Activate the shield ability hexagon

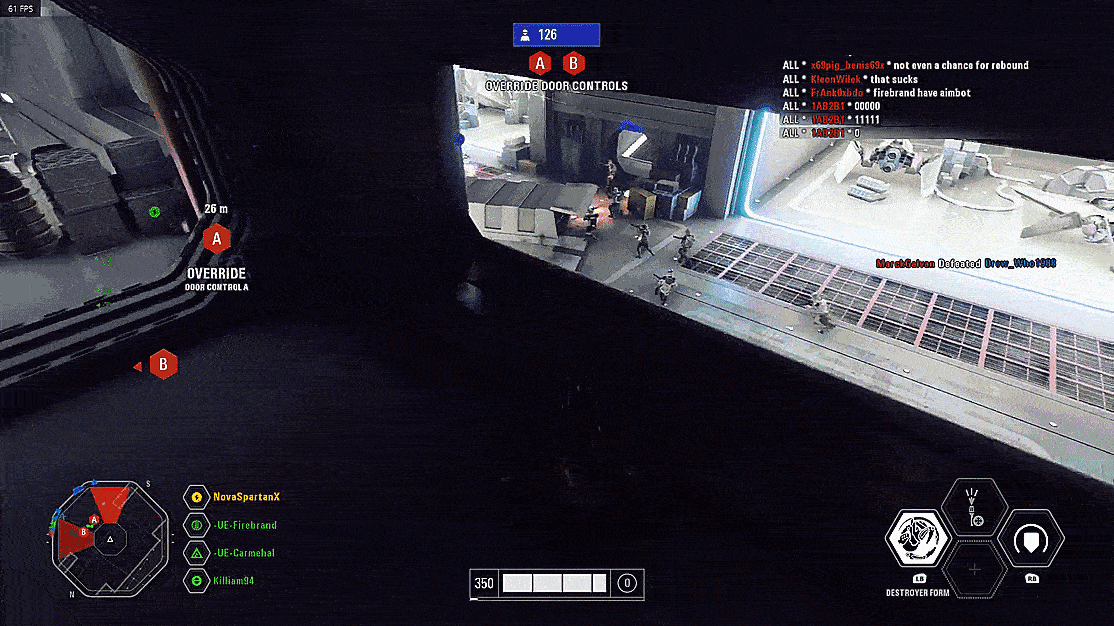tap(1031, 538)
